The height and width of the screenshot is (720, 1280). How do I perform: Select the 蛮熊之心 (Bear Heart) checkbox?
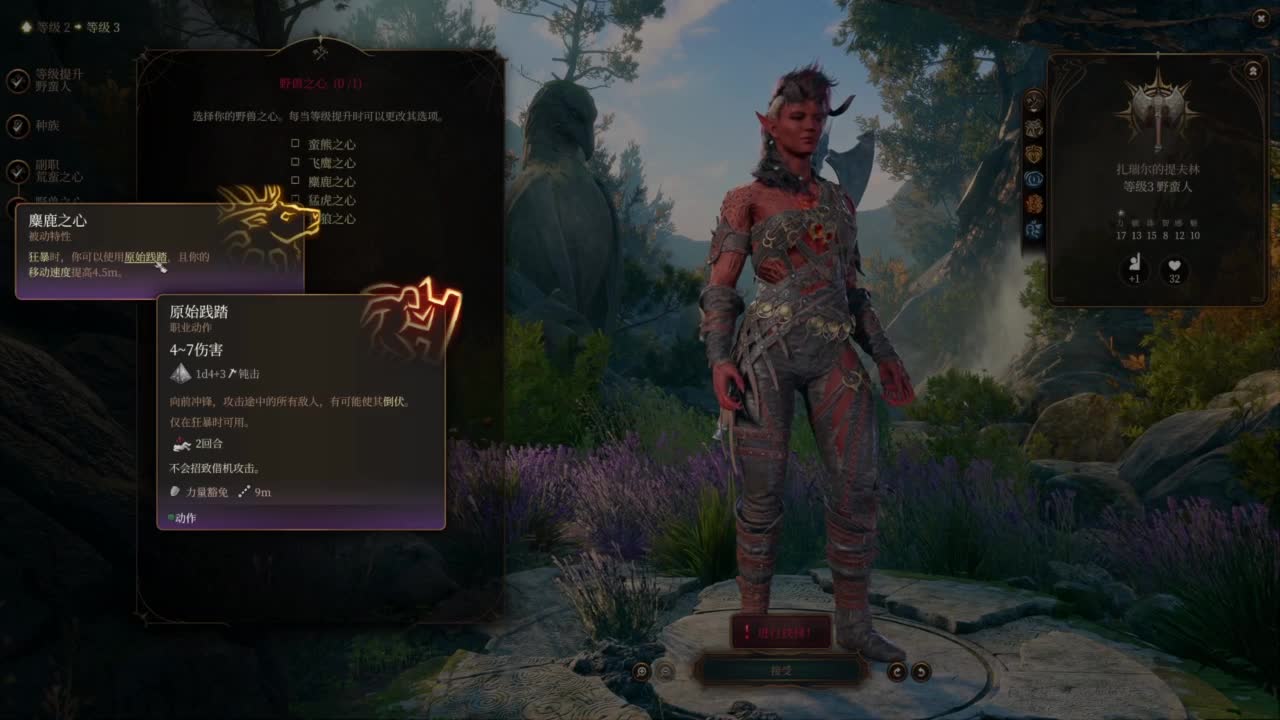(x=296, y=144)
